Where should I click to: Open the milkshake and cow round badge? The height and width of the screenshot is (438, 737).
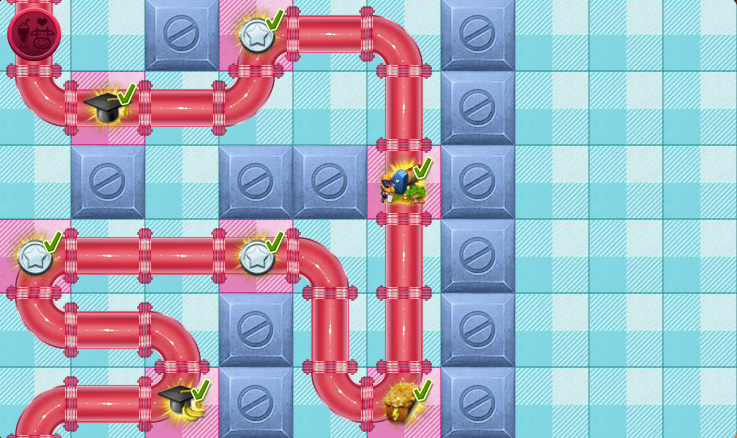[34, 34]
